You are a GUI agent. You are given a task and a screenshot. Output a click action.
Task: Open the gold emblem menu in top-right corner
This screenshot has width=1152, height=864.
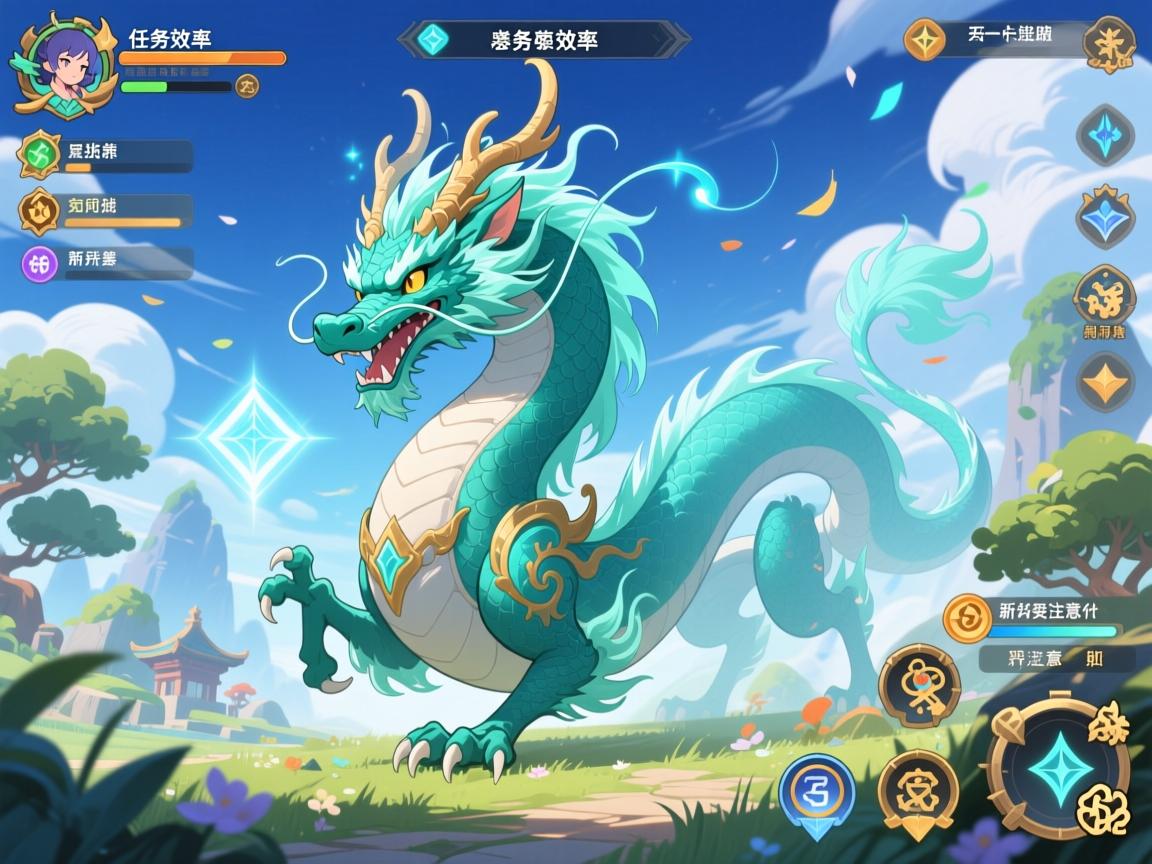point(1108,42)
